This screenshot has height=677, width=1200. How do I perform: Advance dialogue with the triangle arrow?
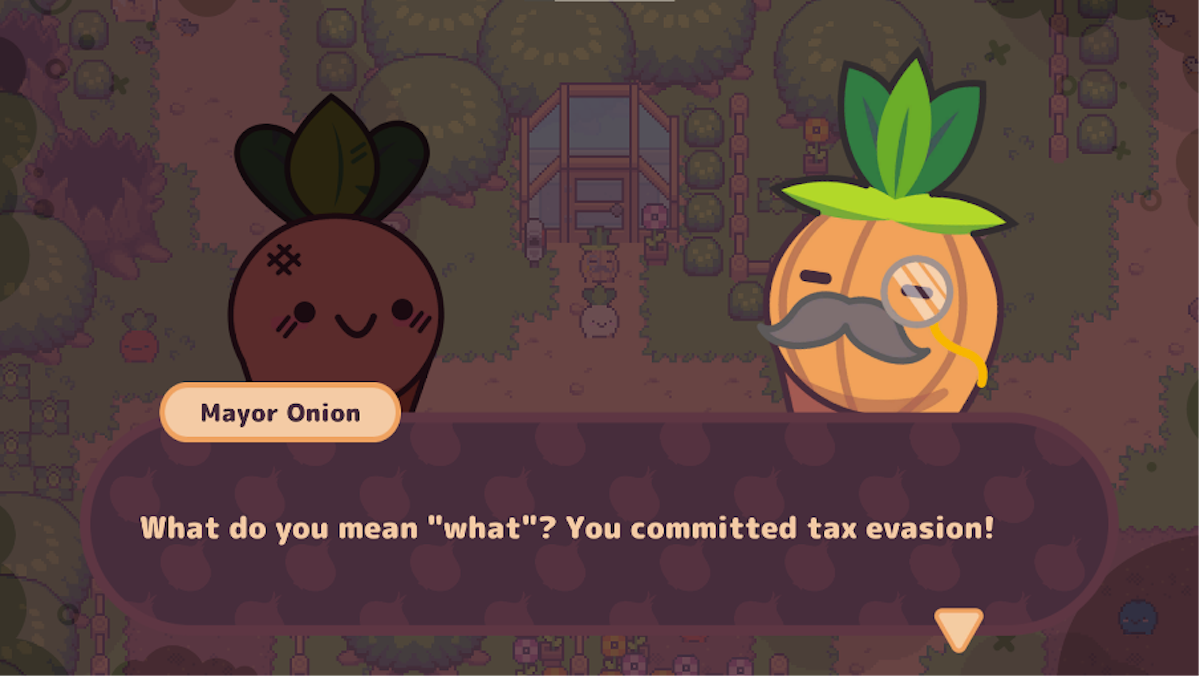[958, 628]
